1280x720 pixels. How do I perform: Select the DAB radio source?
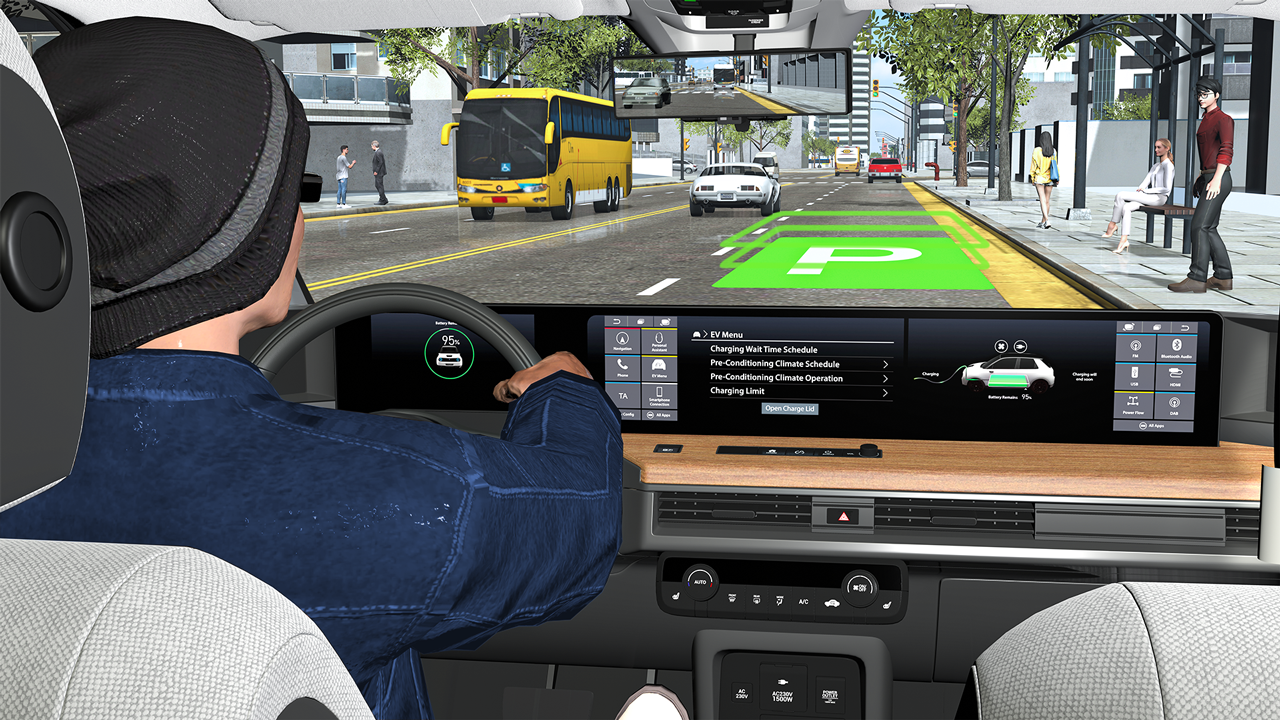[1174, 402]
